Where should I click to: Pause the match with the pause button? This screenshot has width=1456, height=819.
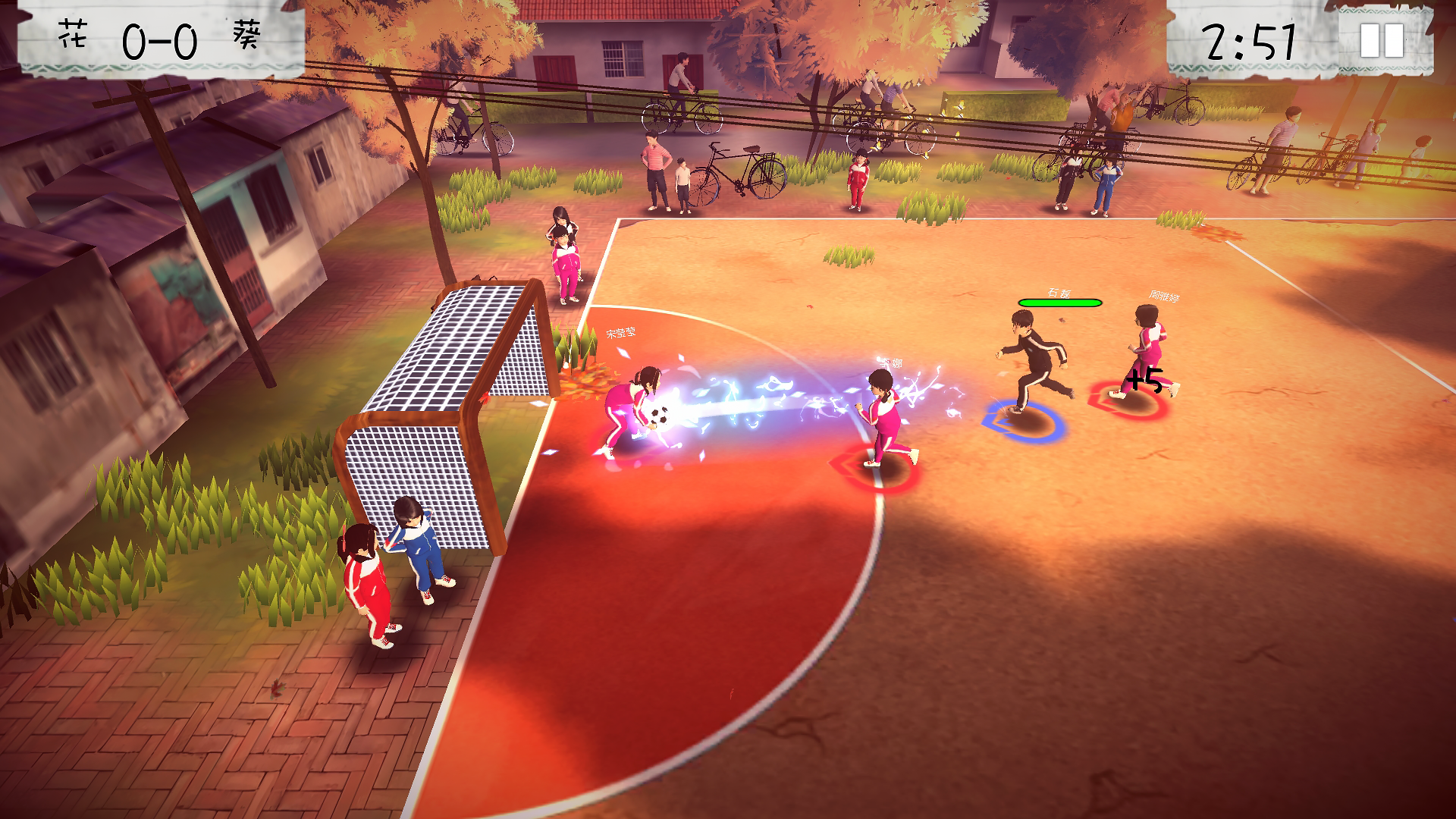pos(1382,41)
